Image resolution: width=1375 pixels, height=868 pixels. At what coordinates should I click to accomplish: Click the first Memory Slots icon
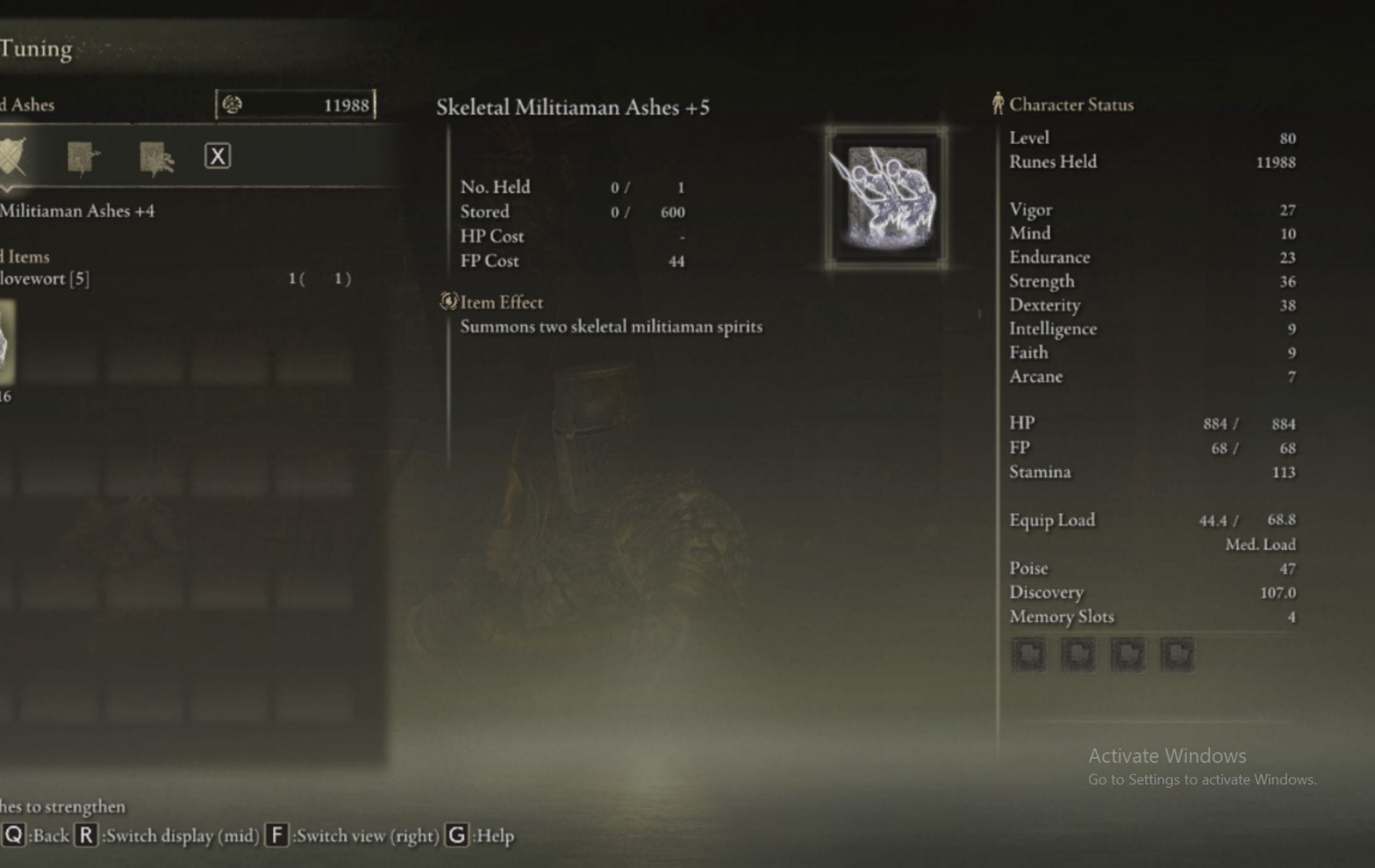(1029, 655)
